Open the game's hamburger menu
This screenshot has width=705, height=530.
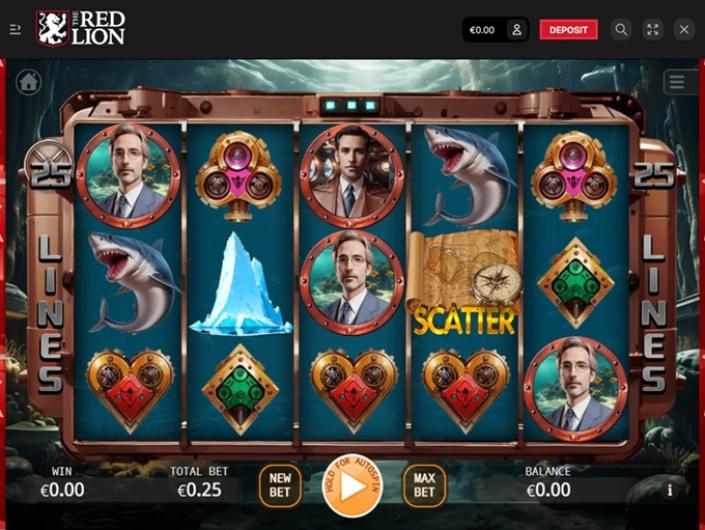tap(677, 82)
